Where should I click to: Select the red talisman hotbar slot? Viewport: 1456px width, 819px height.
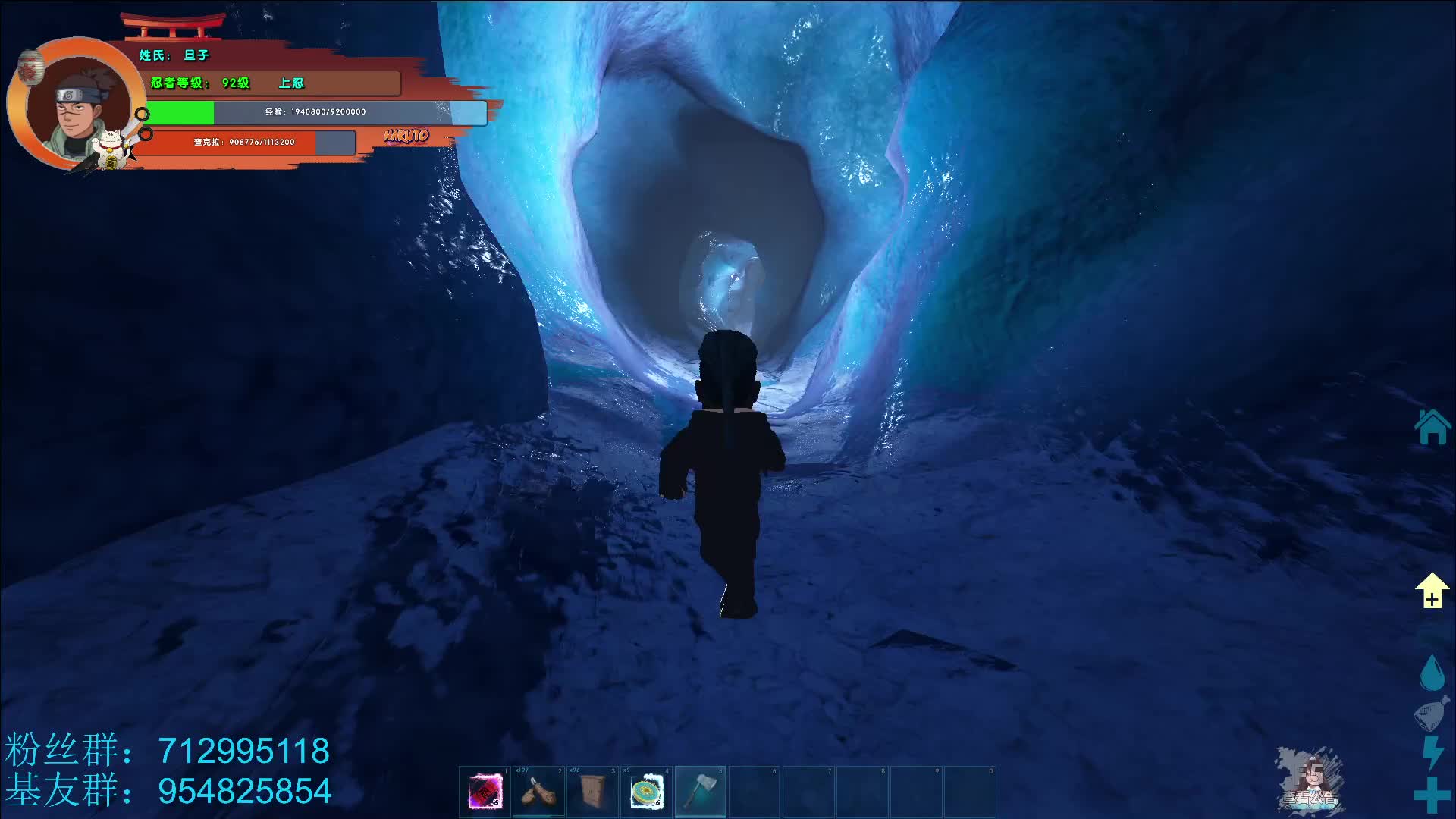click(x=485, y=792)
